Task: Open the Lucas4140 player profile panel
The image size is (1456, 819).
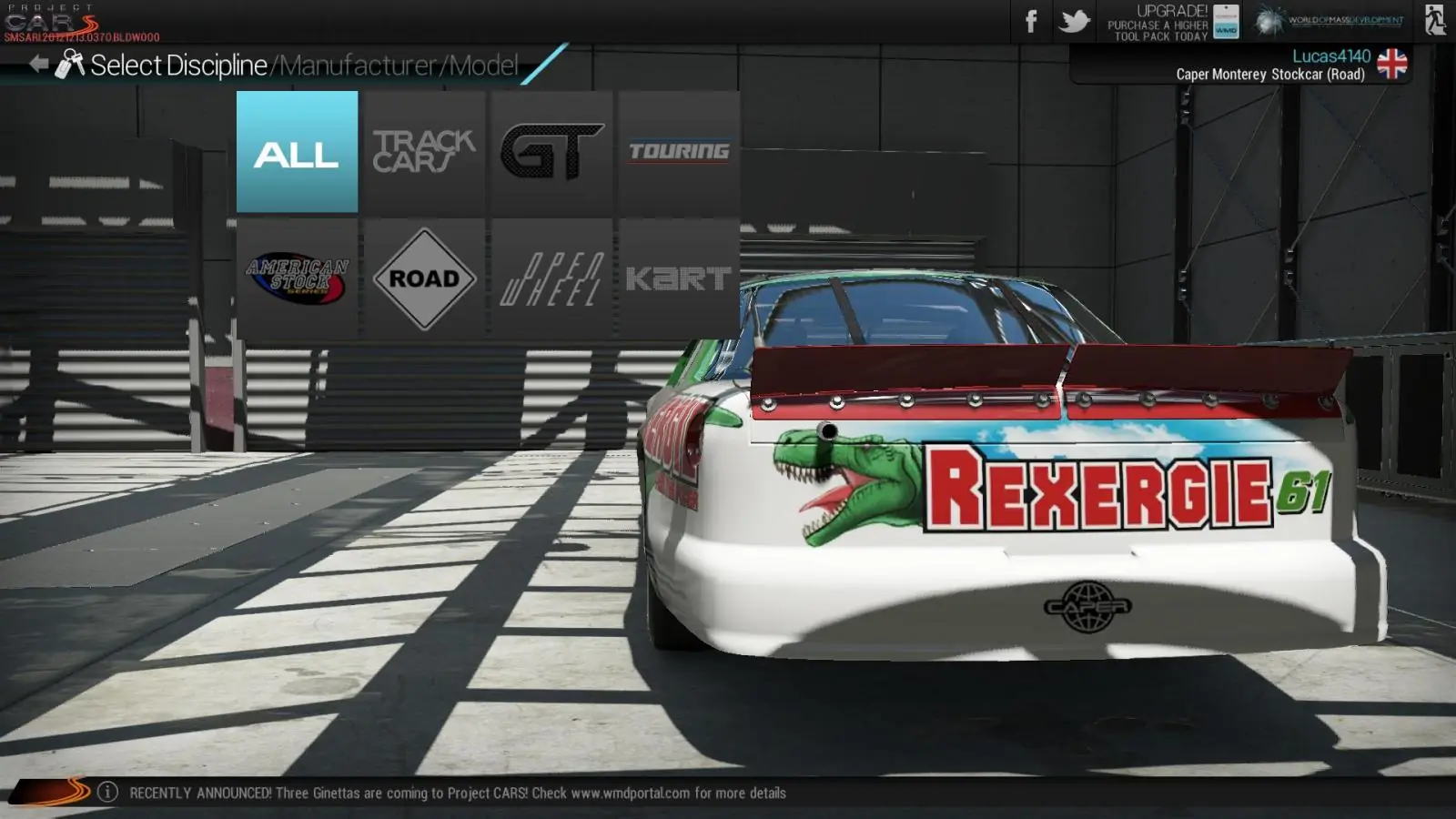Action: (x=1274, y=65)
